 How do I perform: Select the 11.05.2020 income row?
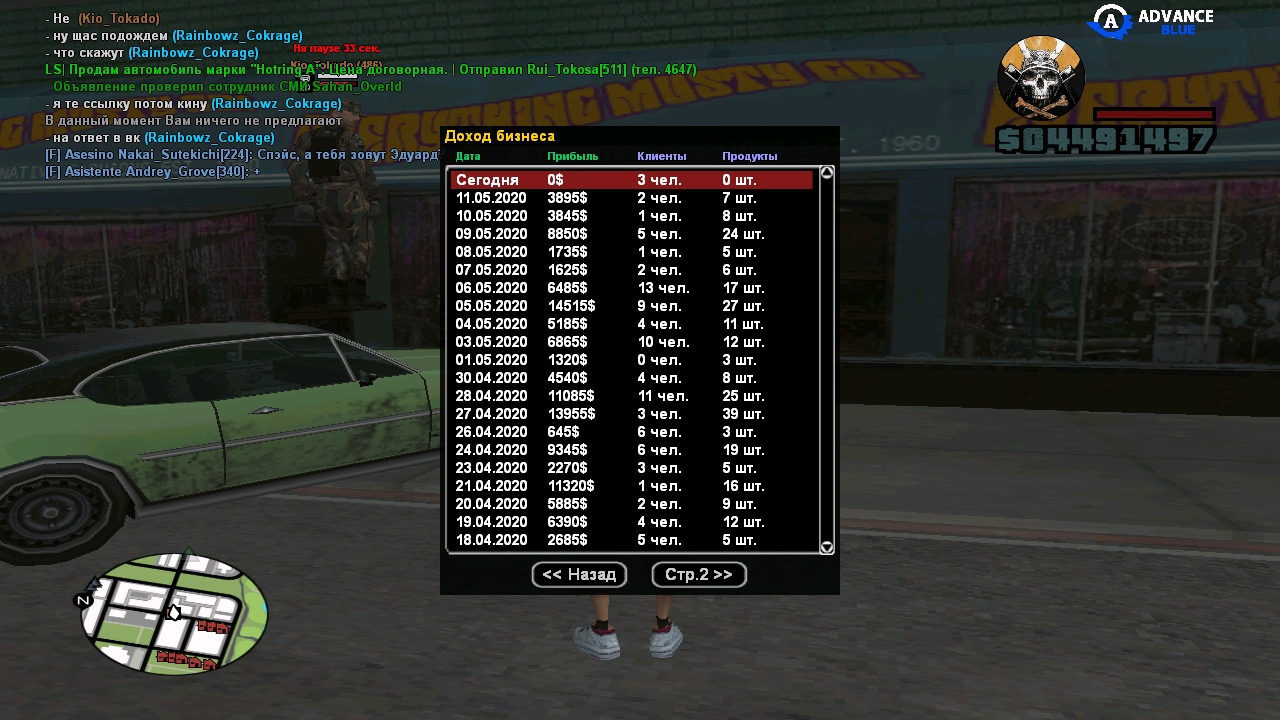631,198
